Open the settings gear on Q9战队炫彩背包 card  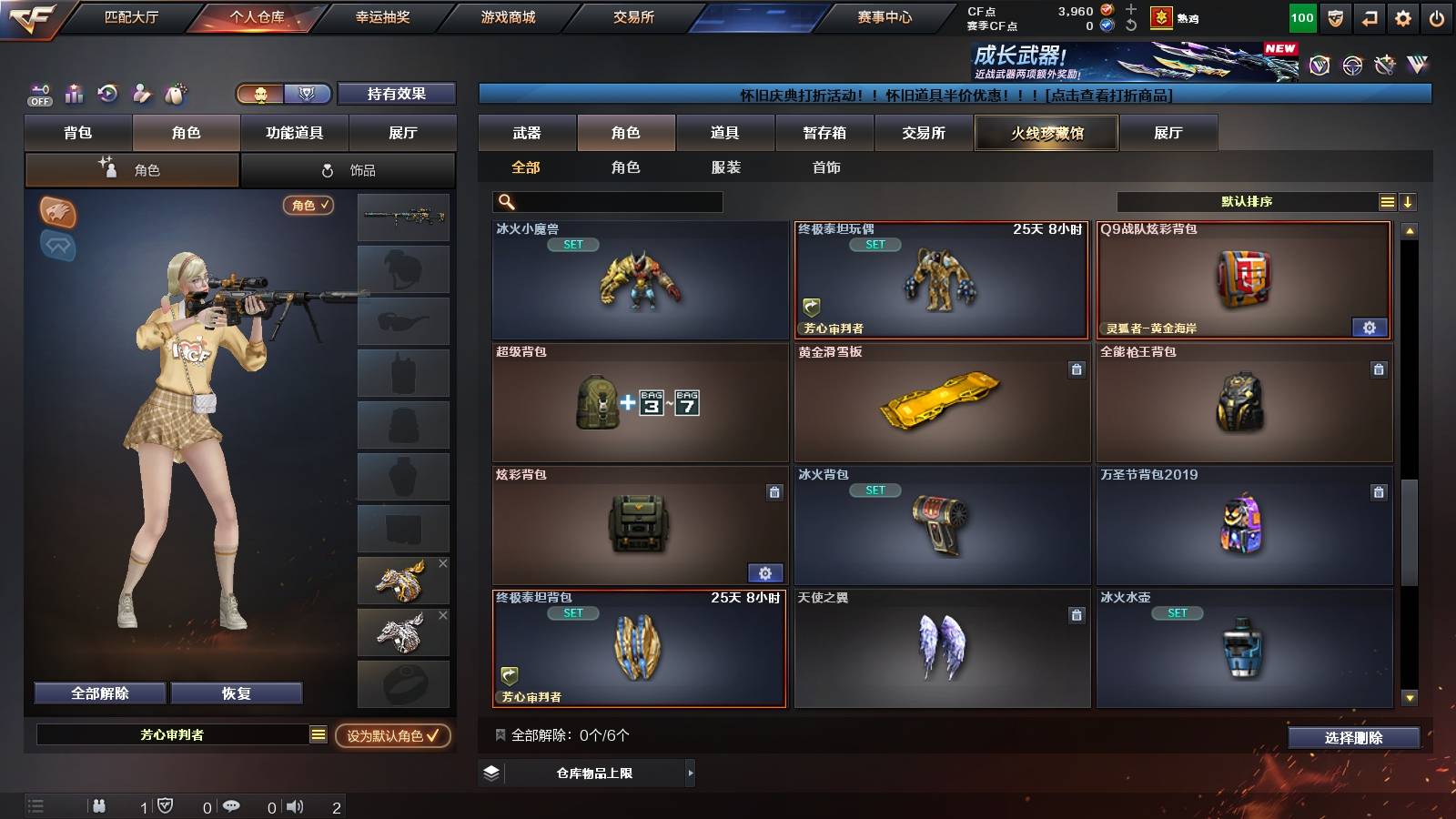point(1370,327)
